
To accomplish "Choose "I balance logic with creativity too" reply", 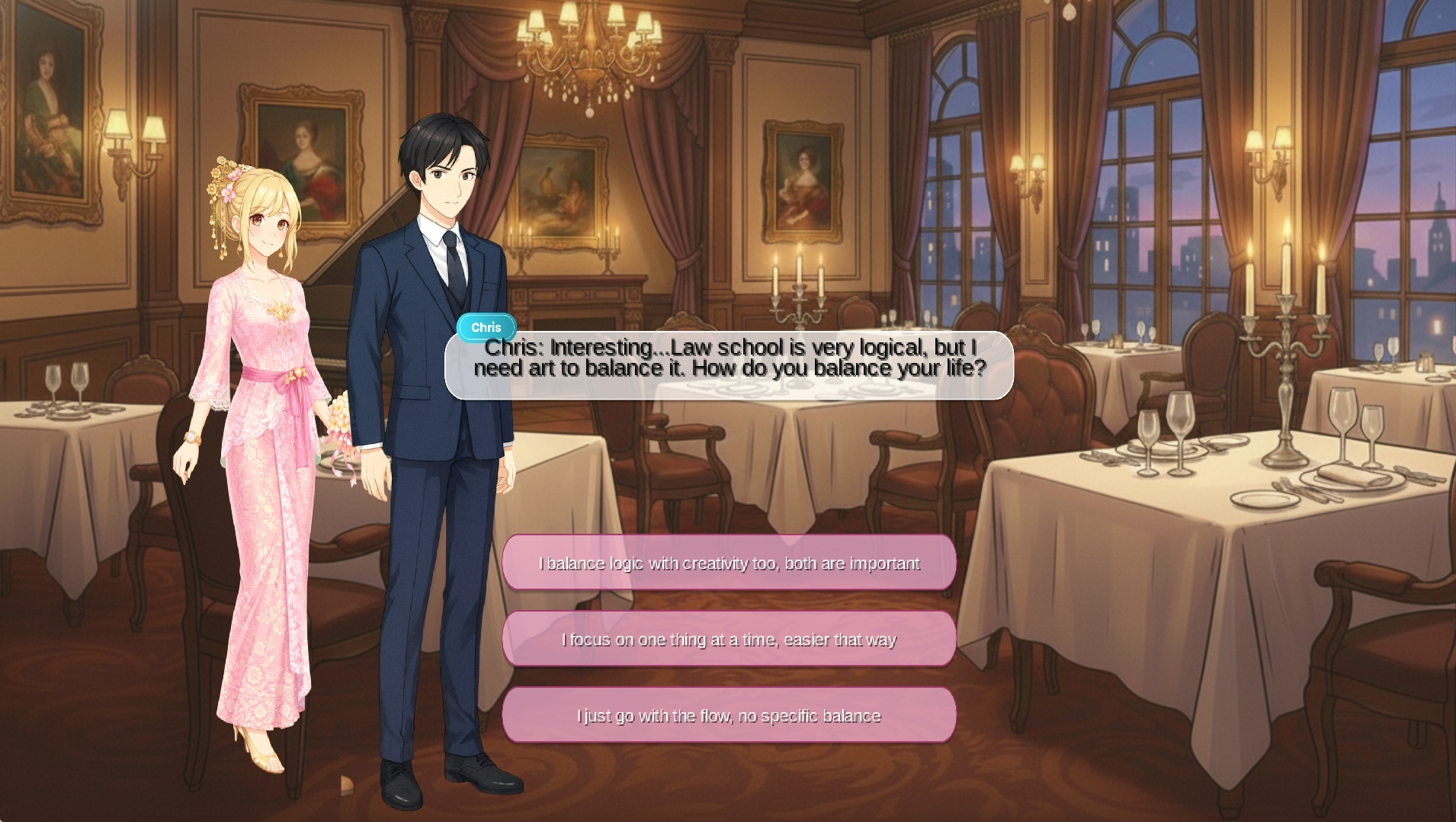I will (729, 563).
